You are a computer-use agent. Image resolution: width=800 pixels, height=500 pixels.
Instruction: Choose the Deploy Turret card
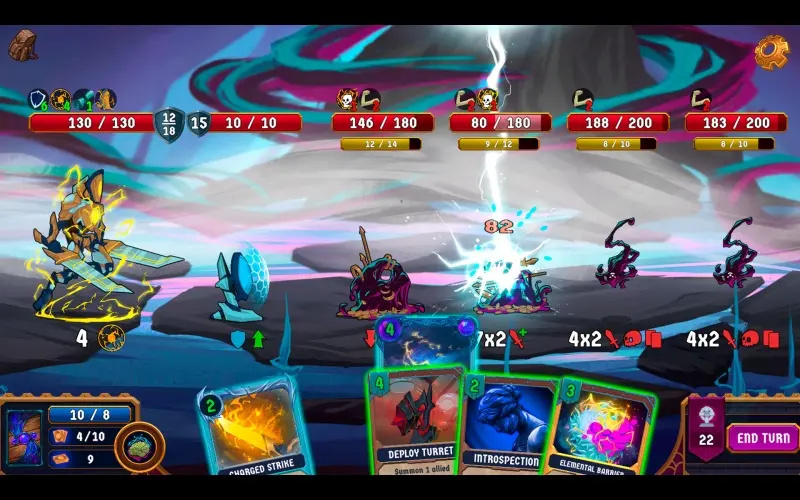coord(415,420)
